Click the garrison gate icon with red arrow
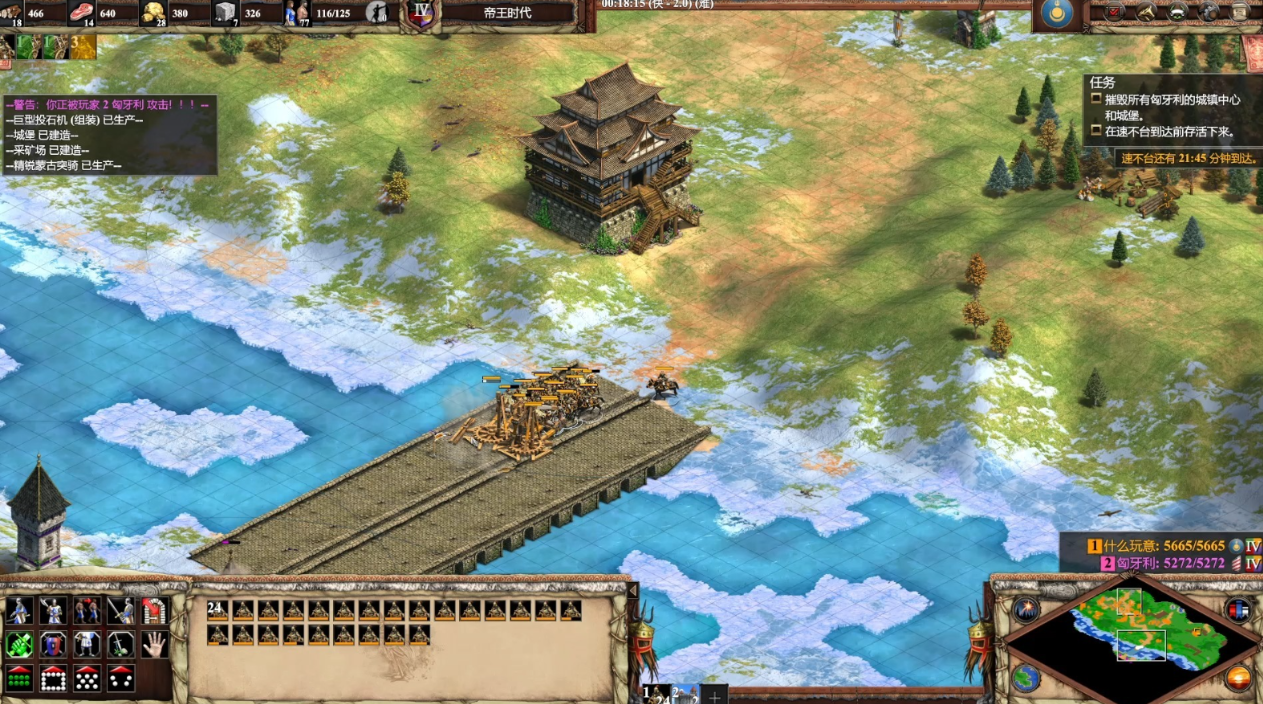The image size is (1263, 704). point(153,610)
